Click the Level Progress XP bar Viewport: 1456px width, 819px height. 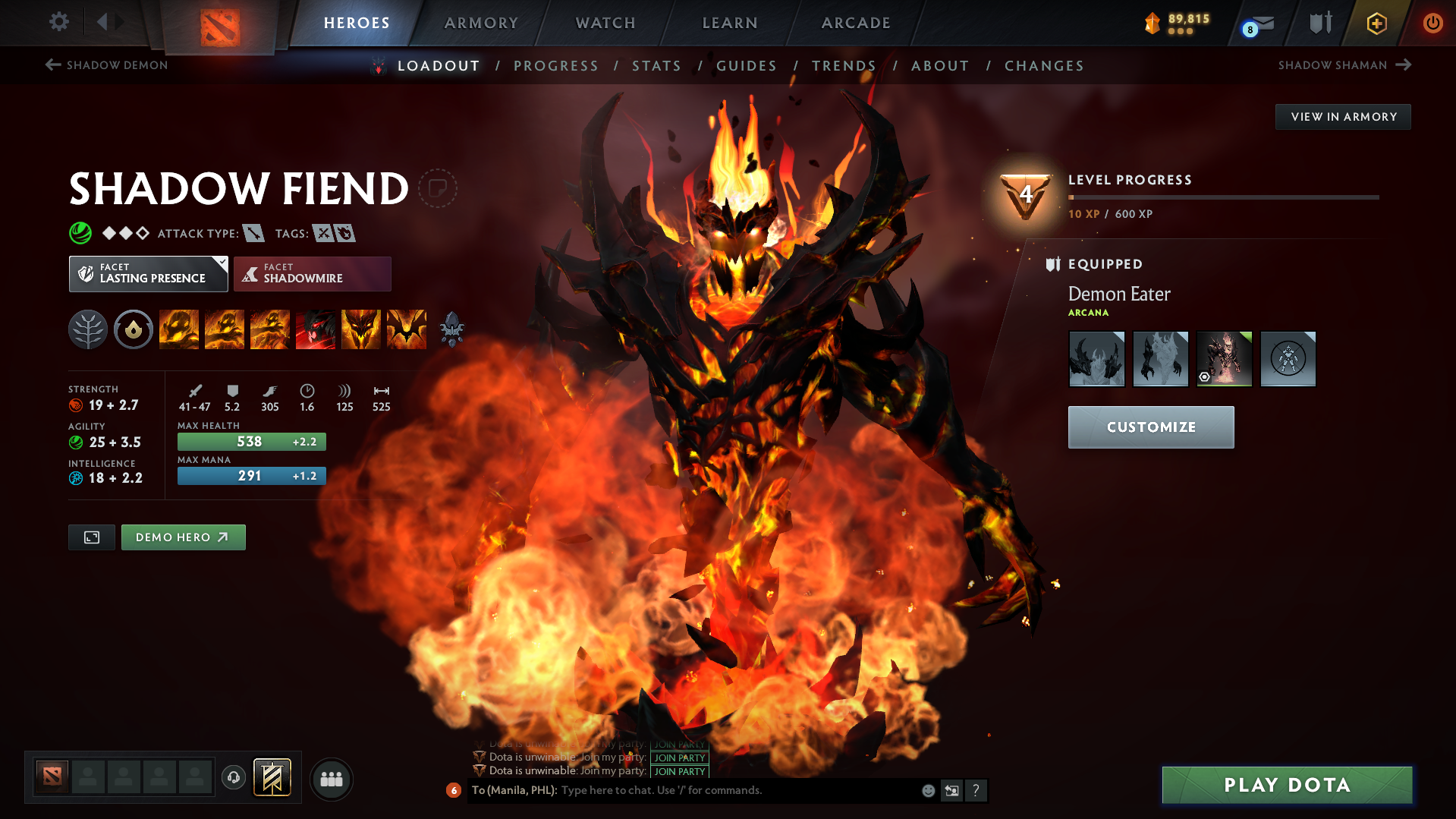pos(1222,197)
